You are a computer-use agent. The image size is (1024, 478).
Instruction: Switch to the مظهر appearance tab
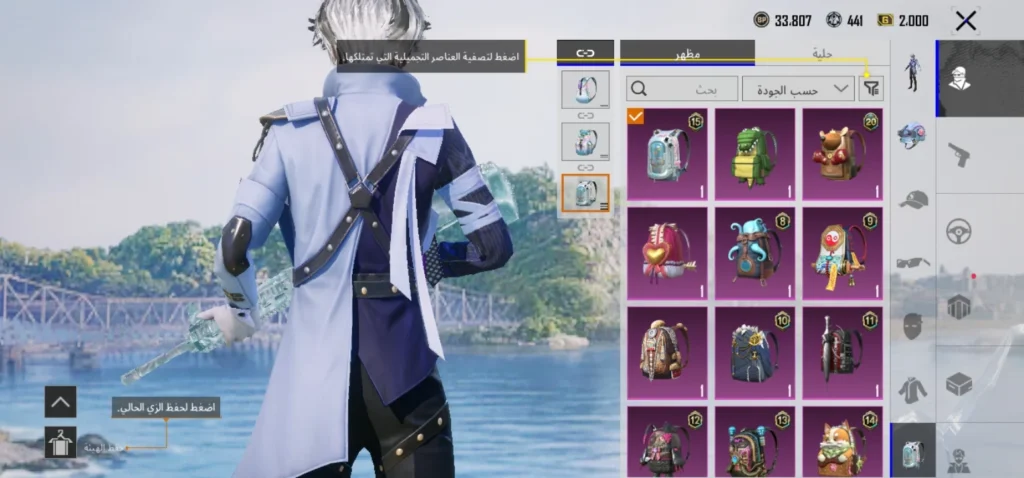tap(686, 53)
